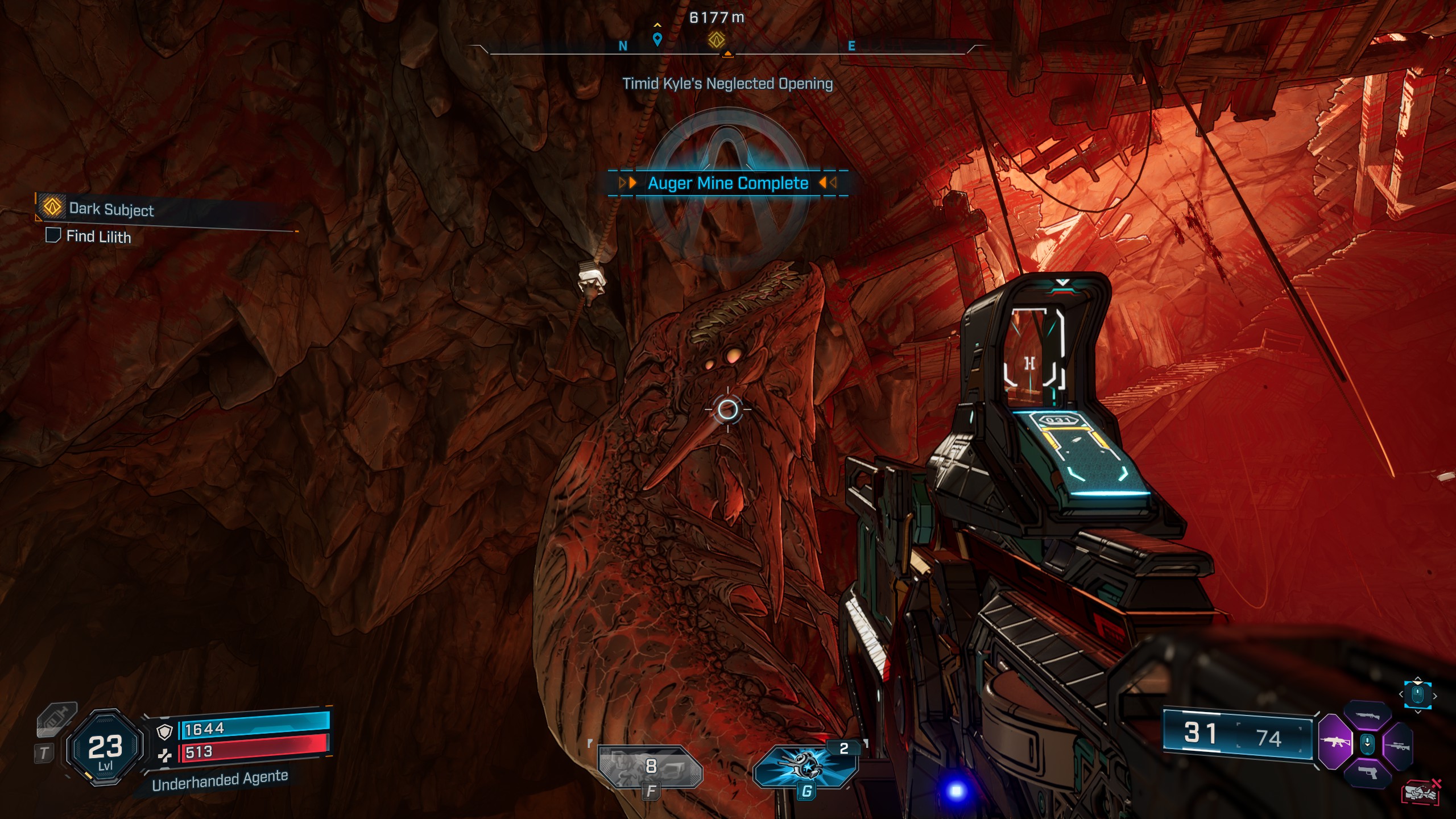Activate the grenade ordnance ability
Viewport: 1456px width, 819px height.
click(805, 766)
